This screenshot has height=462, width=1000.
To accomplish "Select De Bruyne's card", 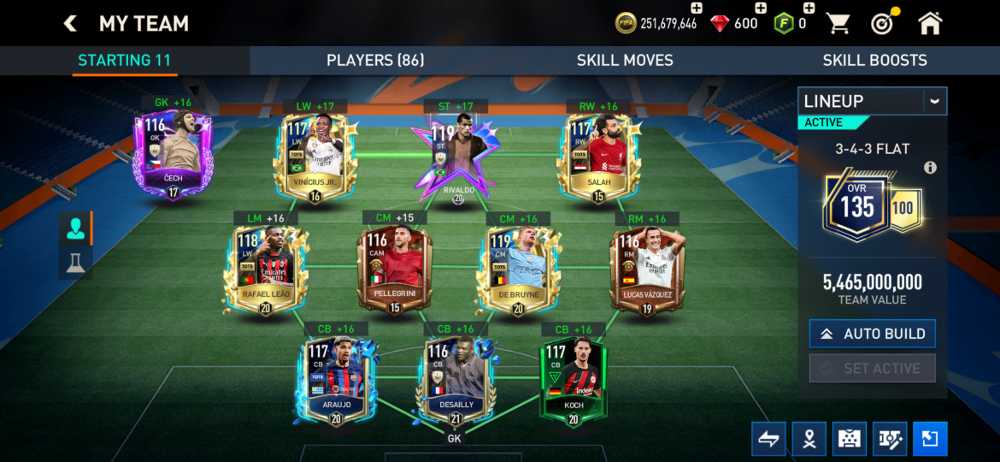I will coord(517,270).
